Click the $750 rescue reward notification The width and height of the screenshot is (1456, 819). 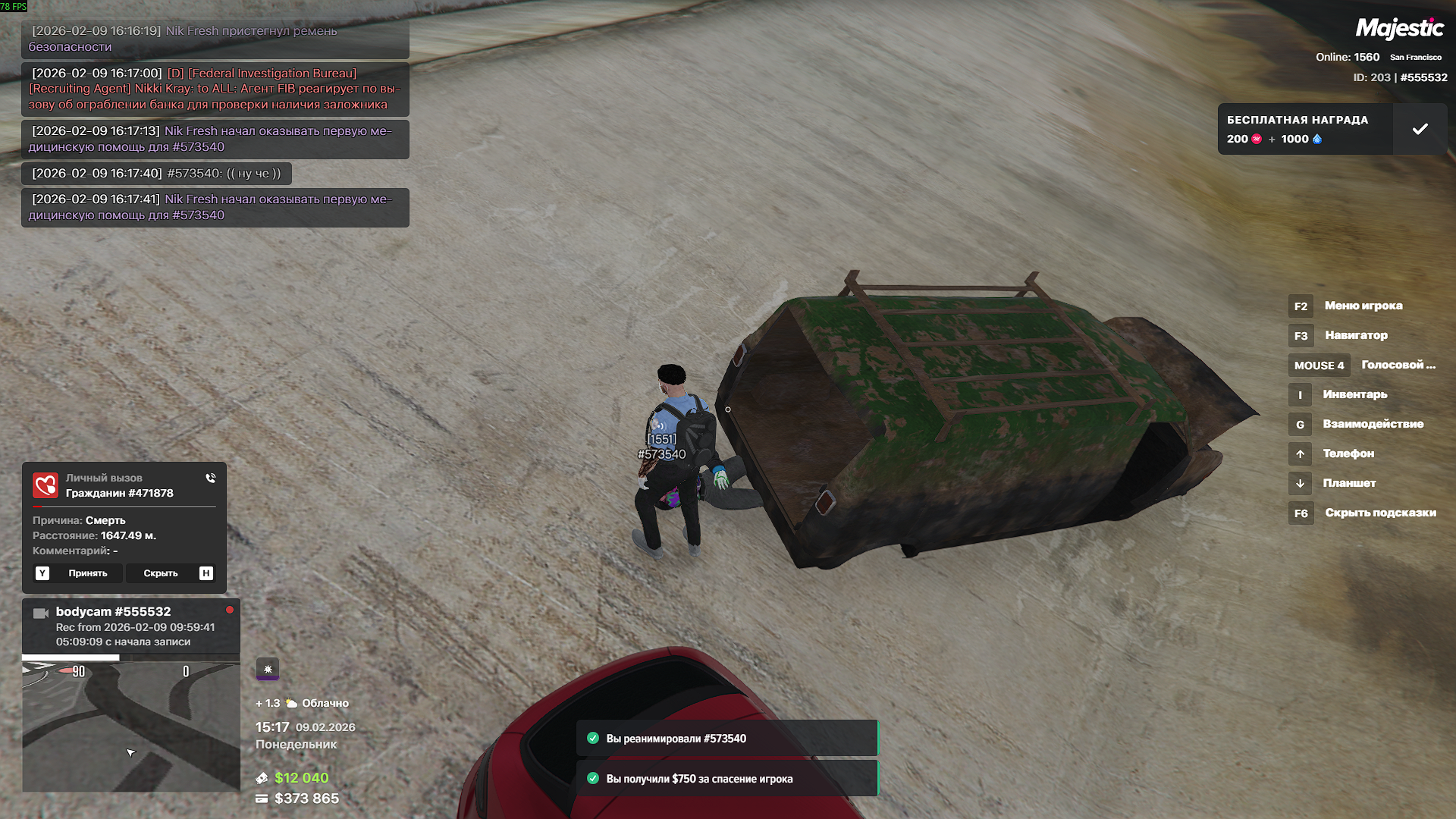pos(726,779)
